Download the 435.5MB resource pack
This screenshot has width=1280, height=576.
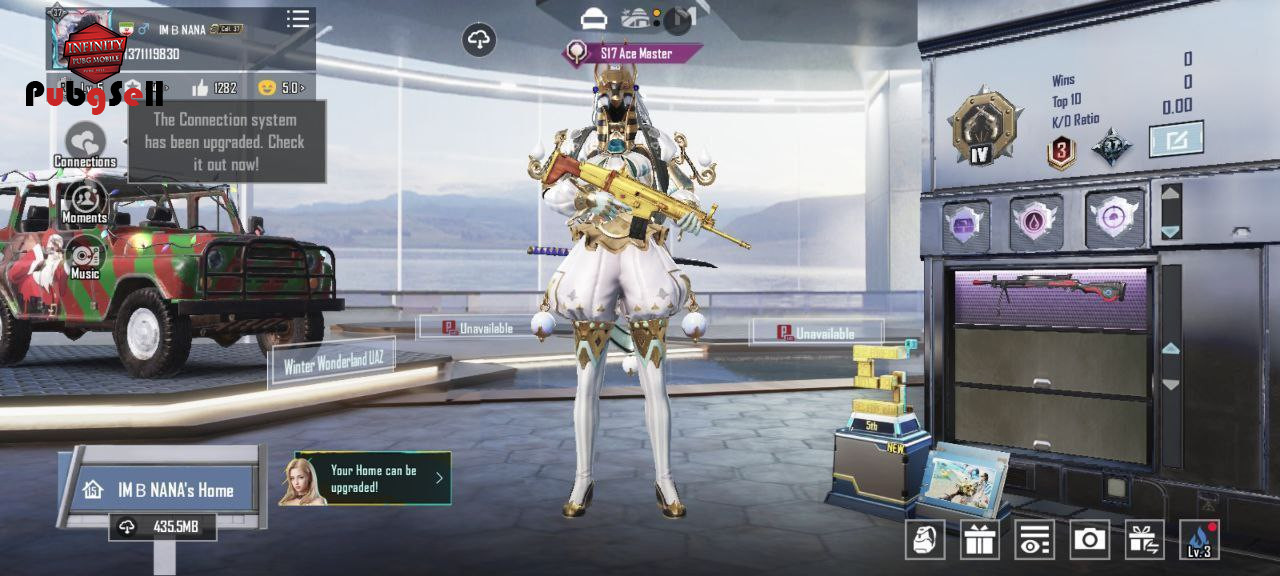point(162,527)
